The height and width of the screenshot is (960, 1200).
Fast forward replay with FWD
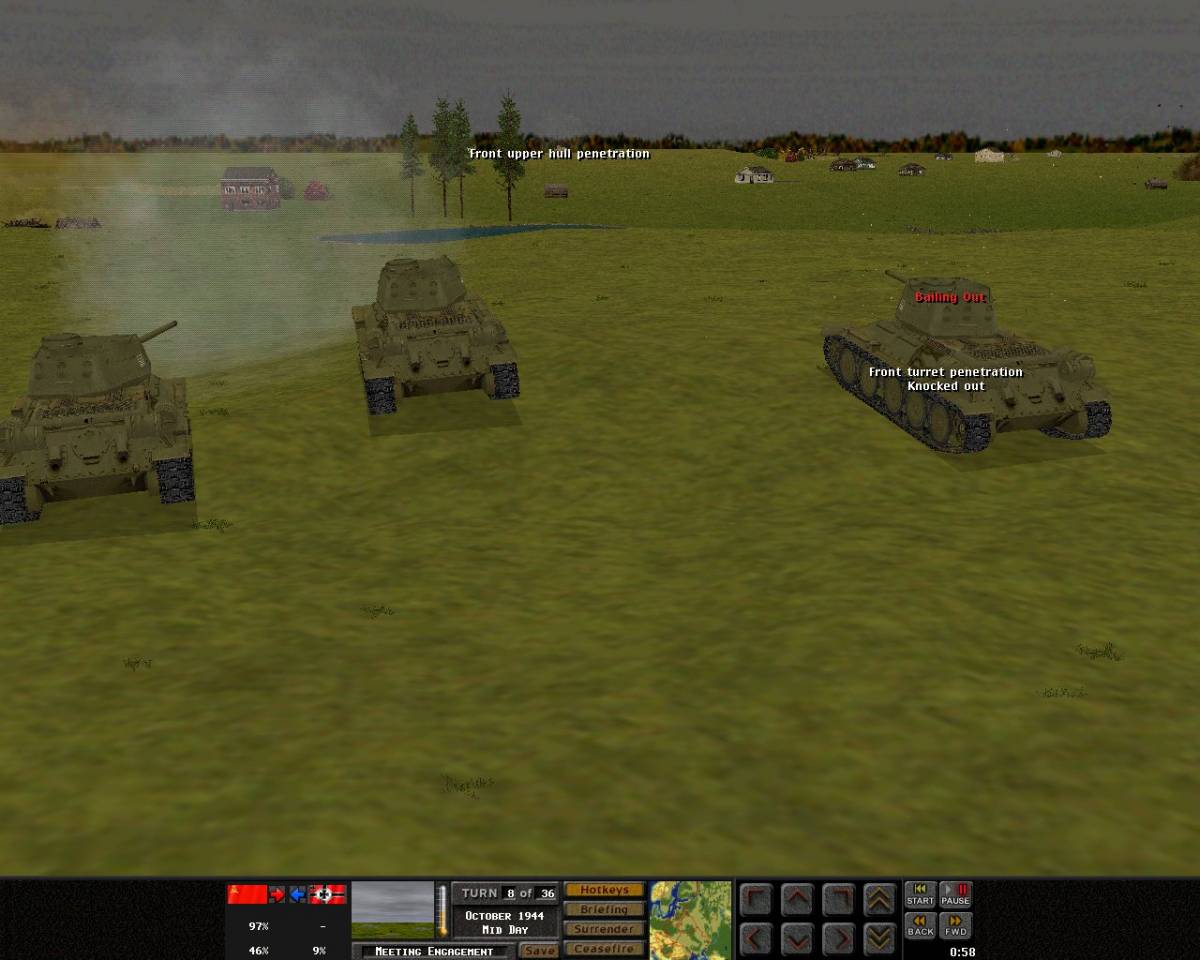[x=956, y=926]
